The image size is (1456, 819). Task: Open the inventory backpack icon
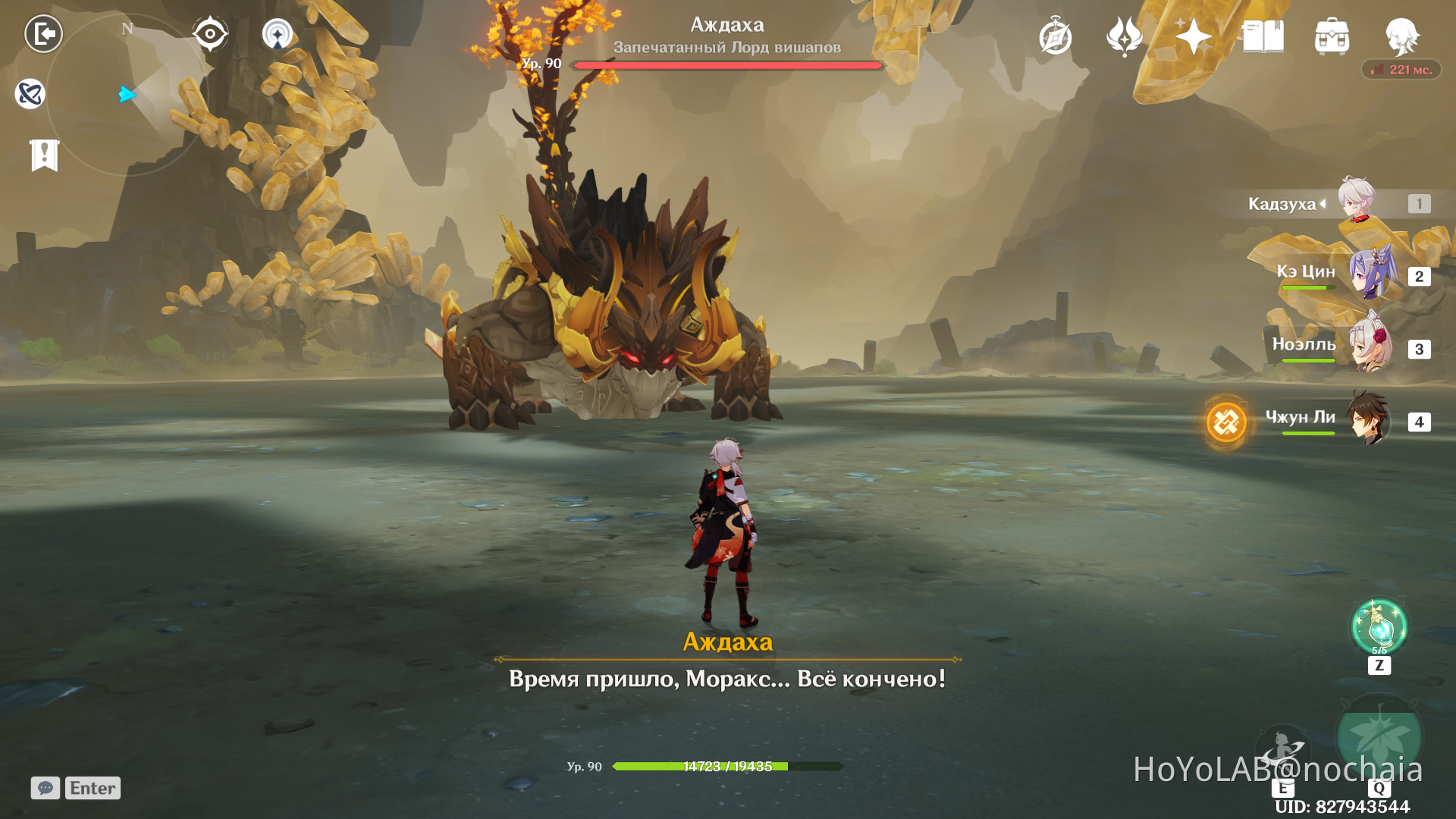click(x=1332, y=36)
